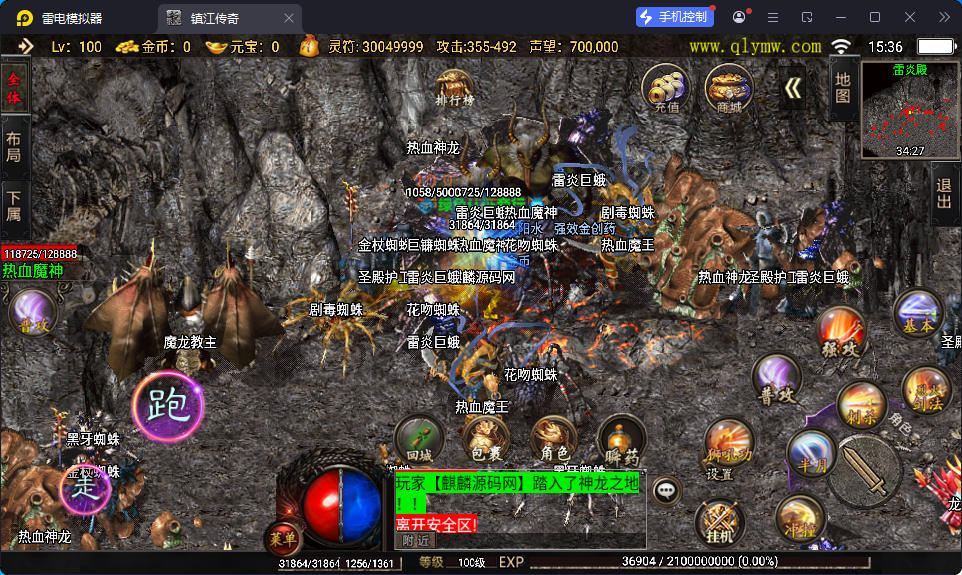Hit the 退出 exit button
This screenshot has width=962, height=575.
click(x=943, y=195)
